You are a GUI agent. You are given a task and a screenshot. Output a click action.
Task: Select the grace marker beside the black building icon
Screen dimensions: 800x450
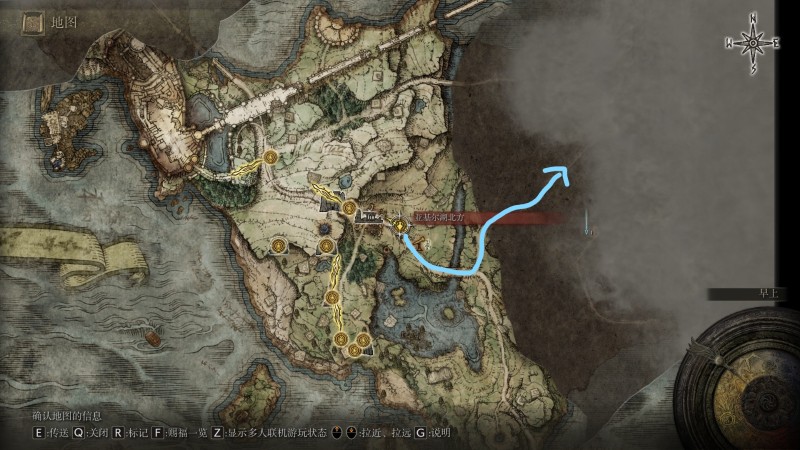pyautogui.click(x=350, y=208)
